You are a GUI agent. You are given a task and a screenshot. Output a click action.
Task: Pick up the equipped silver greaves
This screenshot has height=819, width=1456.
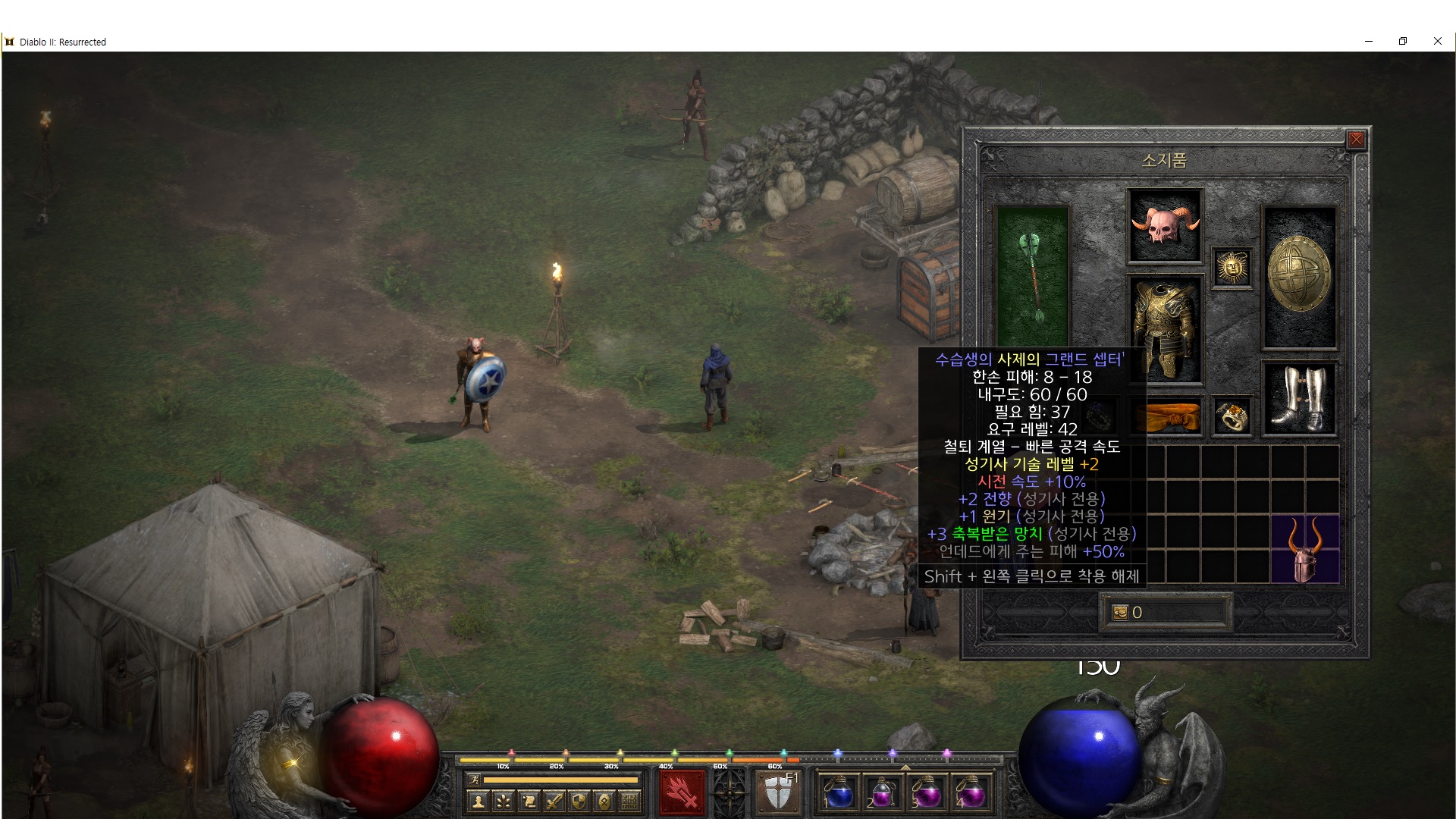[1299, 399]
